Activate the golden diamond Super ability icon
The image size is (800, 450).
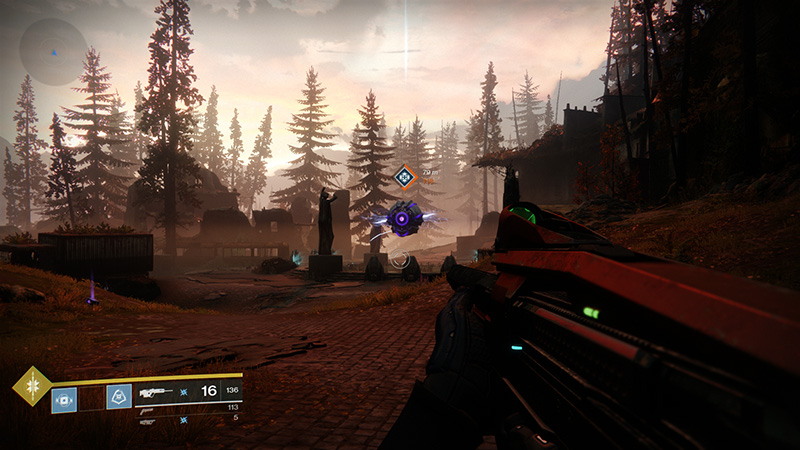point(30,386)
